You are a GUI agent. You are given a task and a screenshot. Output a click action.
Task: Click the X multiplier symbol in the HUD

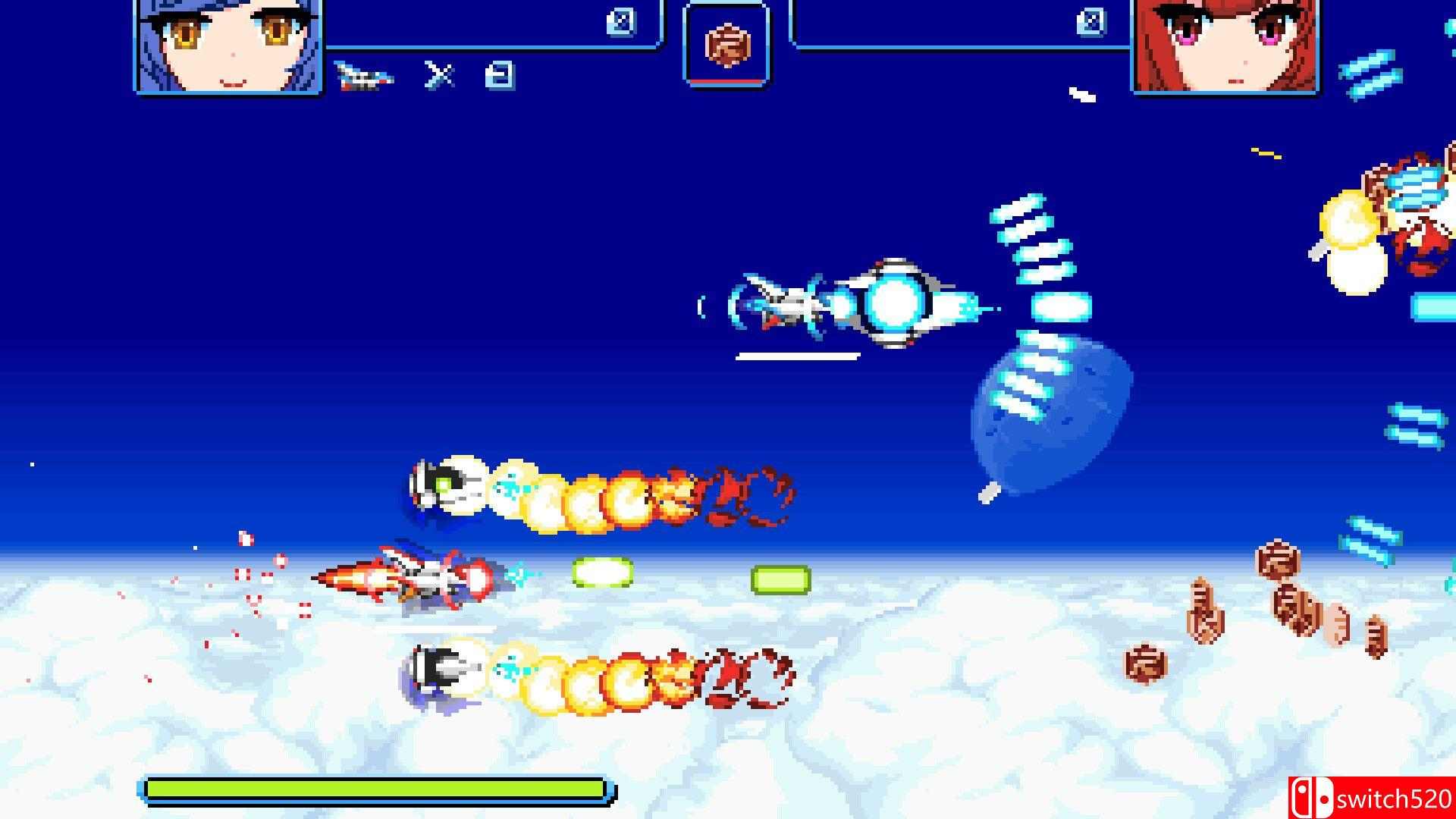440,76
